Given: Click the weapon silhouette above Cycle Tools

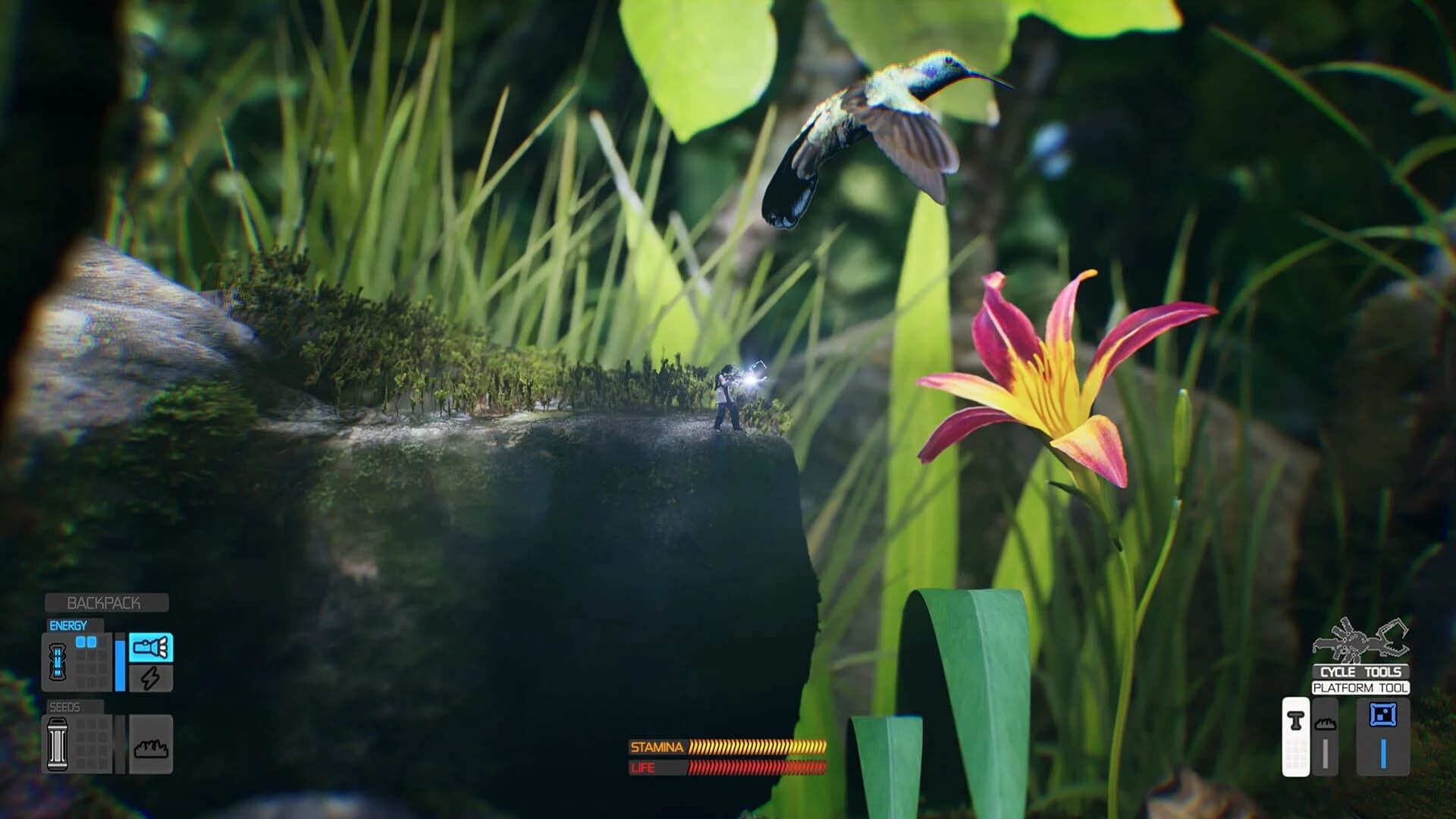Looking at the screenshot, I should pyautogui.click(x=1360, y=642).
